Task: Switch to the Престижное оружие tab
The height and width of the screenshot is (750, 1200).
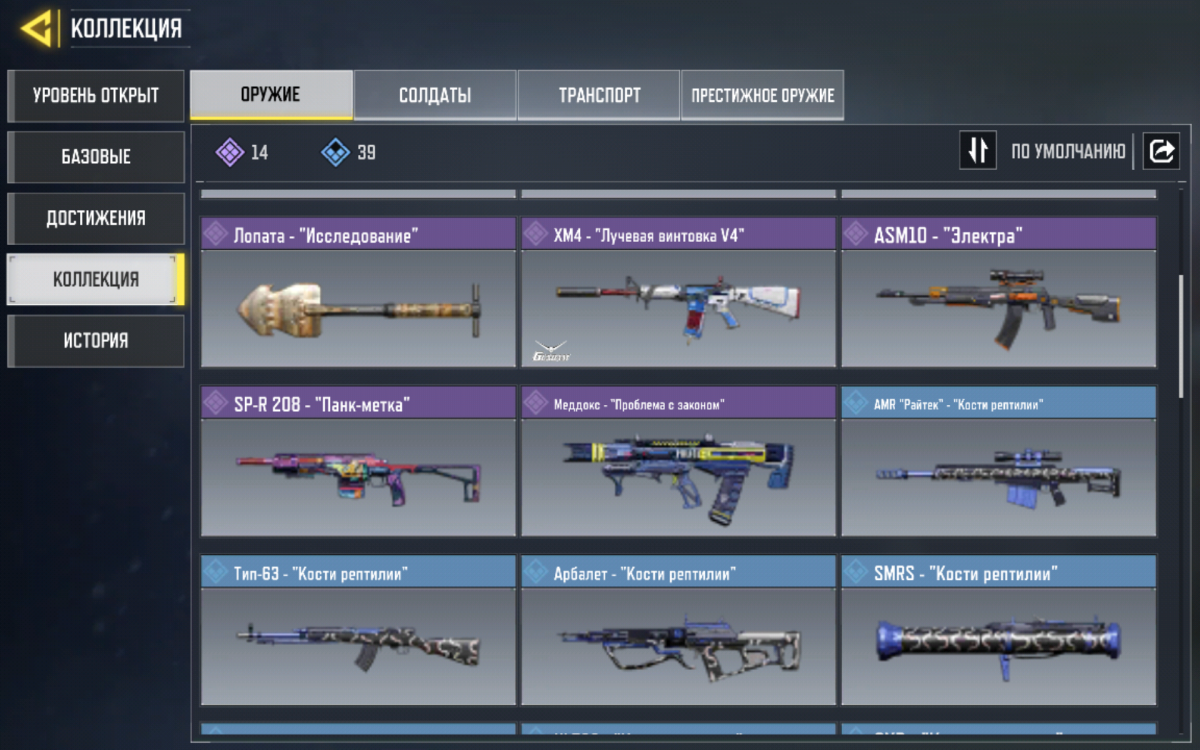Action: click(762, 96)
